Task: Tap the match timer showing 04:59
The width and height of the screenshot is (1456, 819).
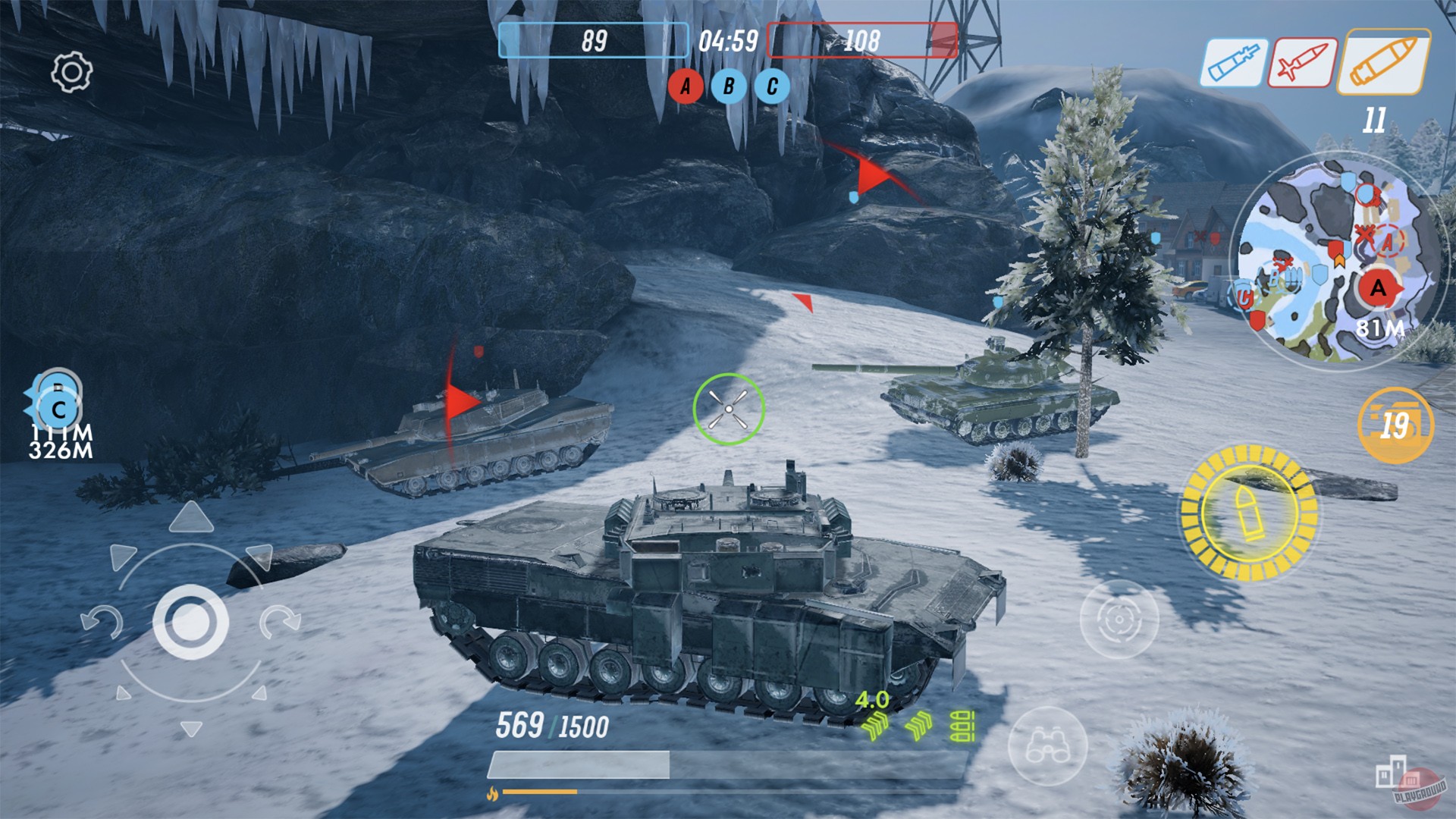Action: (x=726, y=42)
